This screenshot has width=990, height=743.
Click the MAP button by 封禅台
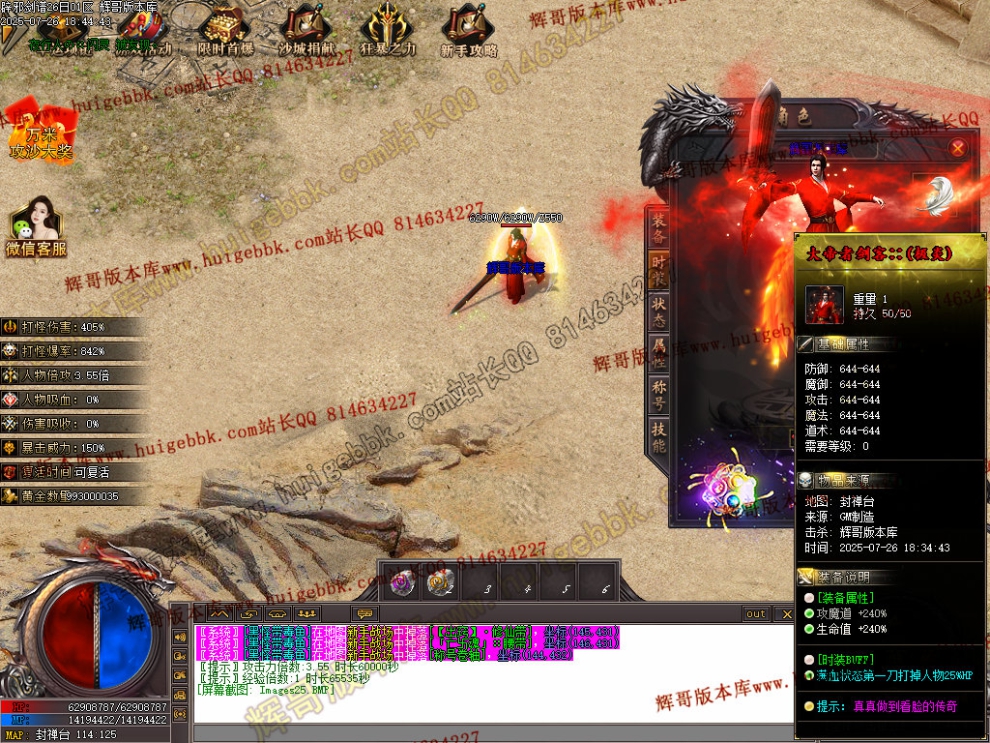pos(14,735)
